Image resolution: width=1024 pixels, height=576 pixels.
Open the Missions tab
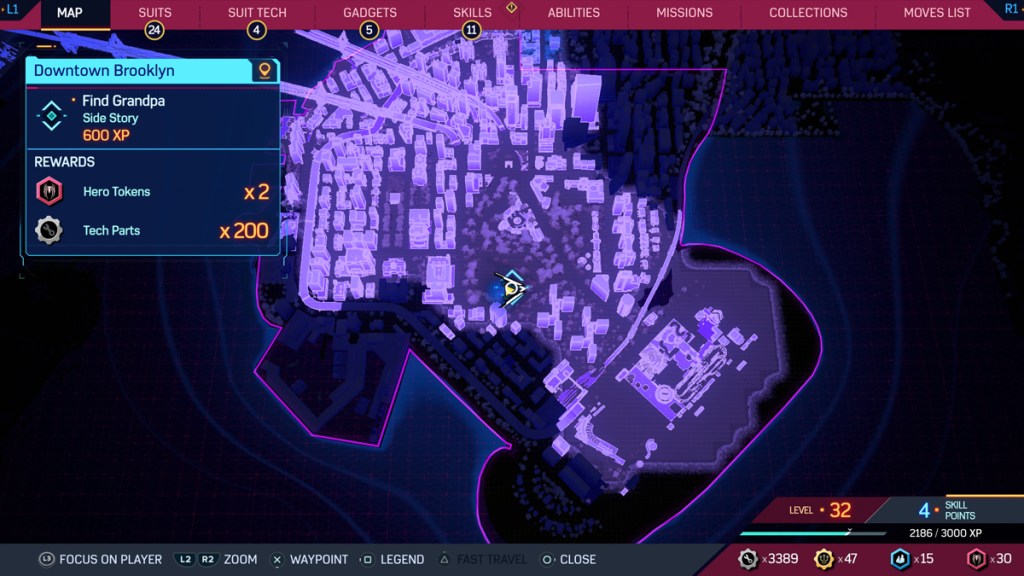pos(684,13)
